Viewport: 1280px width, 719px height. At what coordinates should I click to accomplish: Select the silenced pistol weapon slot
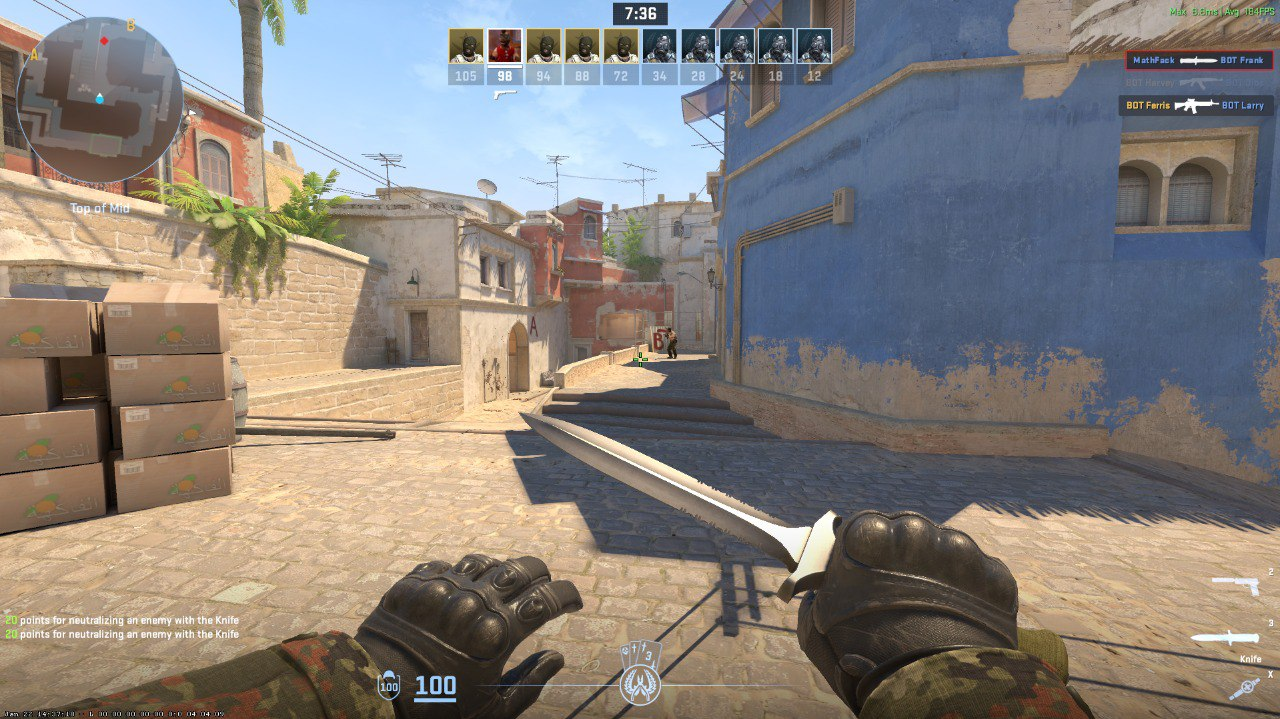coord(1235,583)
